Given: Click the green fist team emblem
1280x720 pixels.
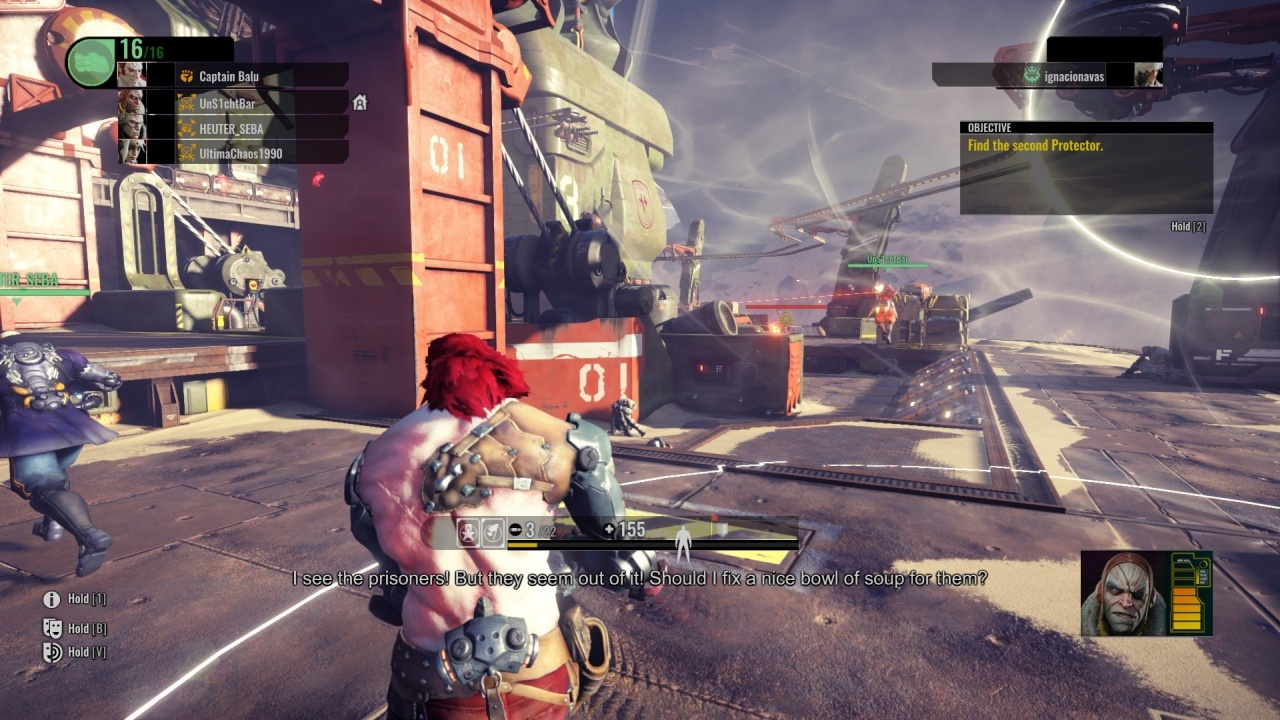Looking at the screenshot, I should click(91, 62).
